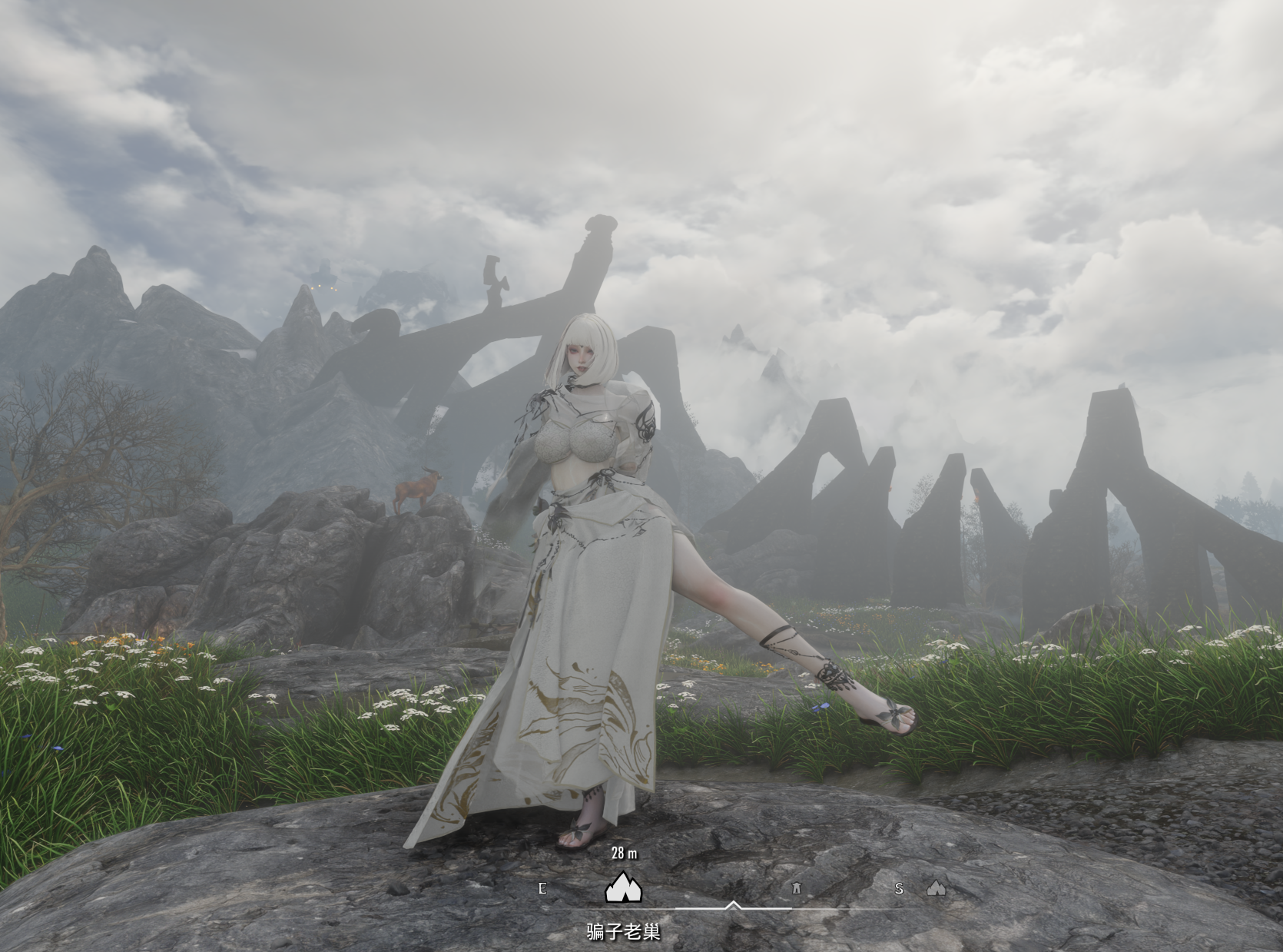Screen dimensions: 1283x952
Task: Click the dim mountain marker beside S
Action: [x=935, y=888]
